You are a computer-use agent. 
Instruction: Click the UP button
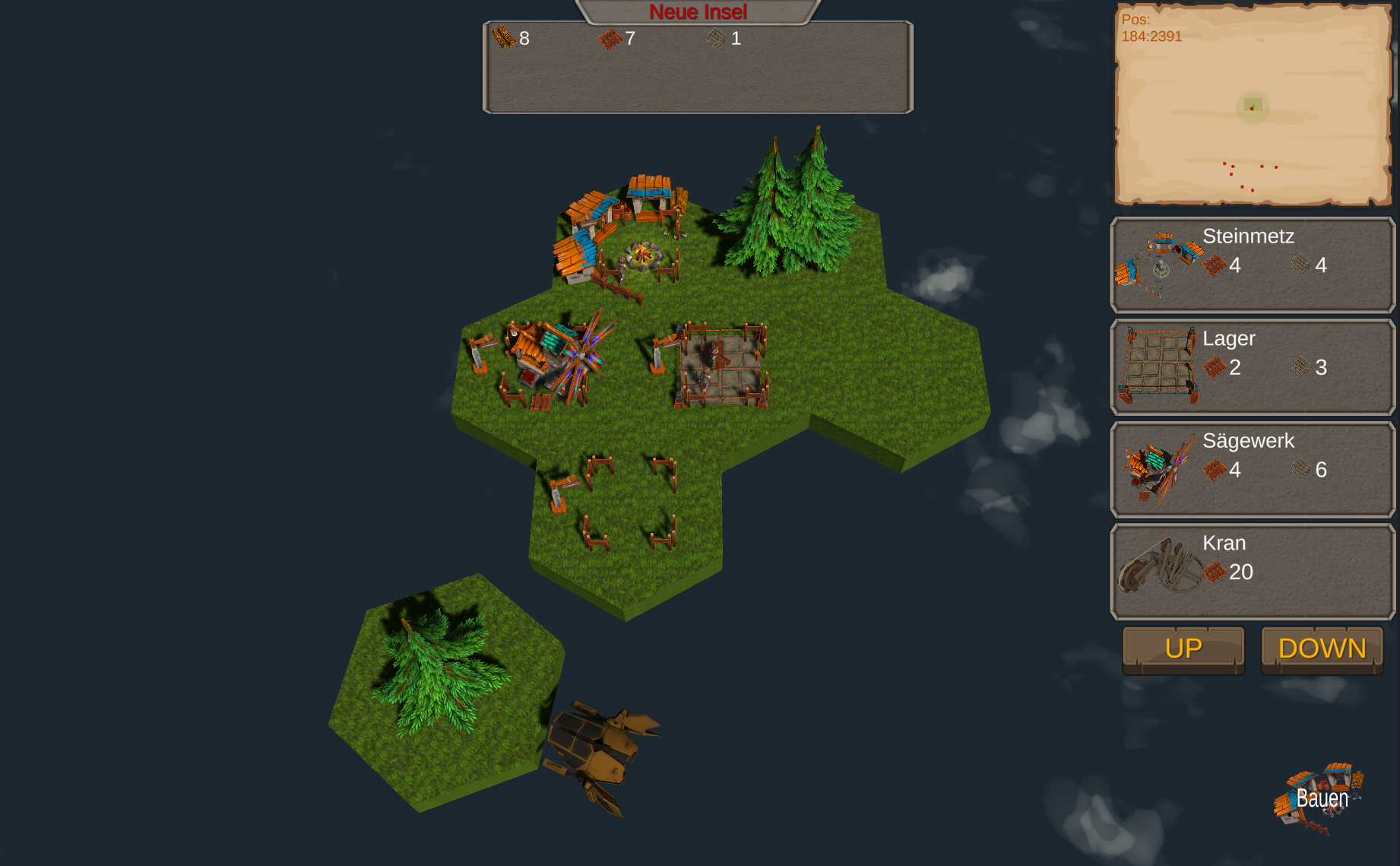click(1183, 649)
